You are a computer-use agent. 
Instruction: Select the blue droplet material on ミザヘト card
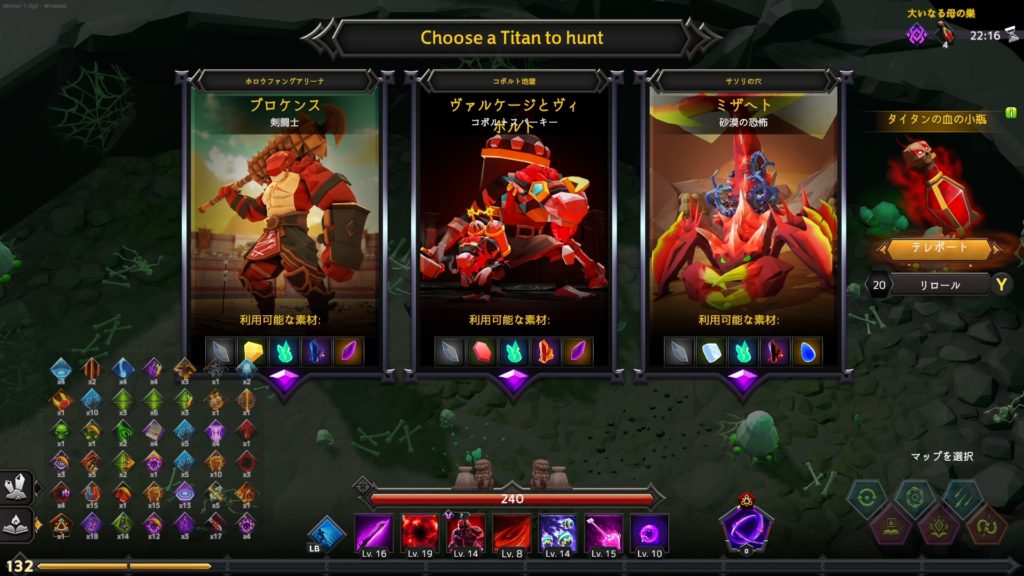point(806,351)
